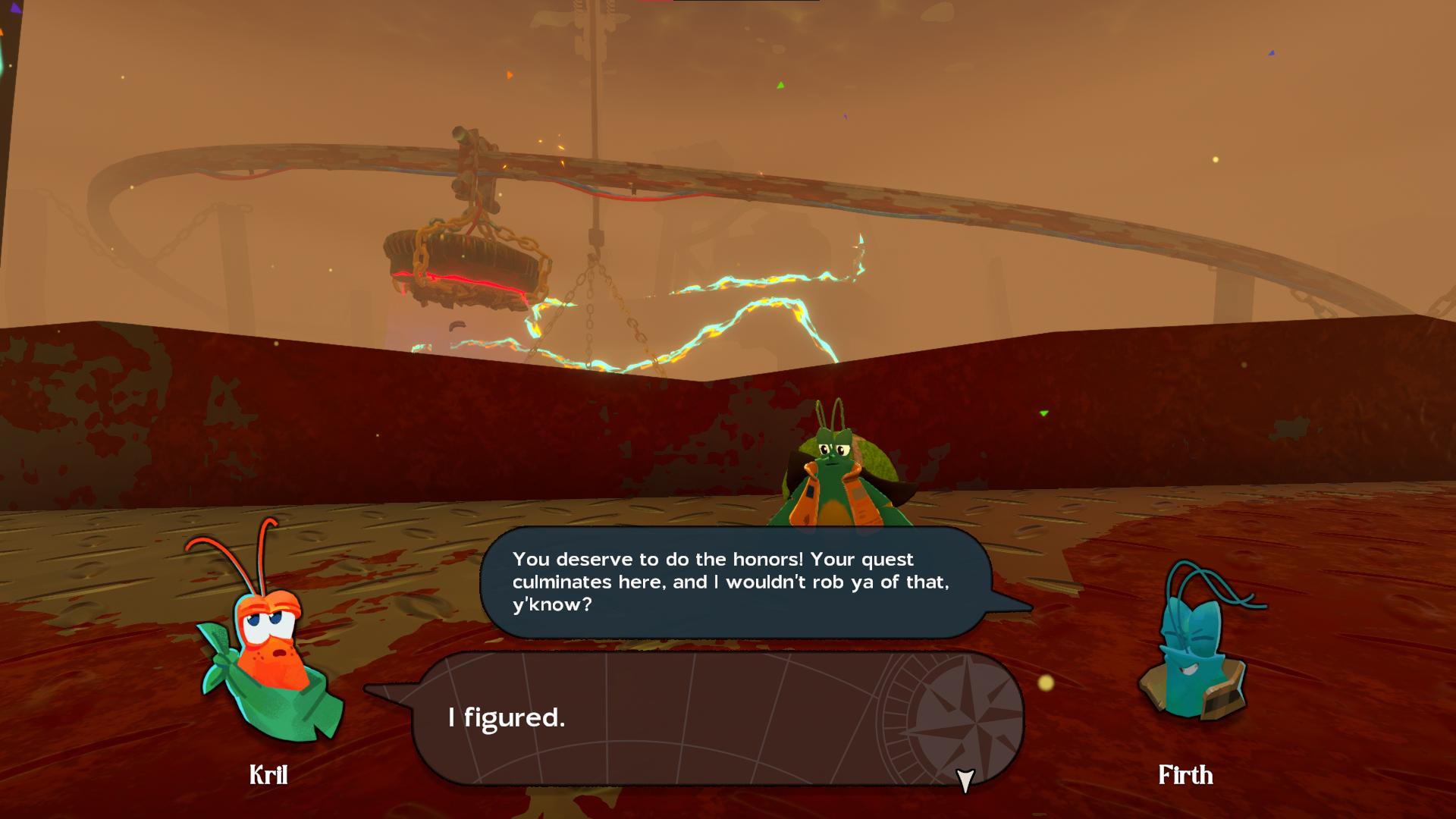This screenshot has height=819, width=1456.
Task: Advance dialogue with the arrow indicator
Action: click(965, 780)
